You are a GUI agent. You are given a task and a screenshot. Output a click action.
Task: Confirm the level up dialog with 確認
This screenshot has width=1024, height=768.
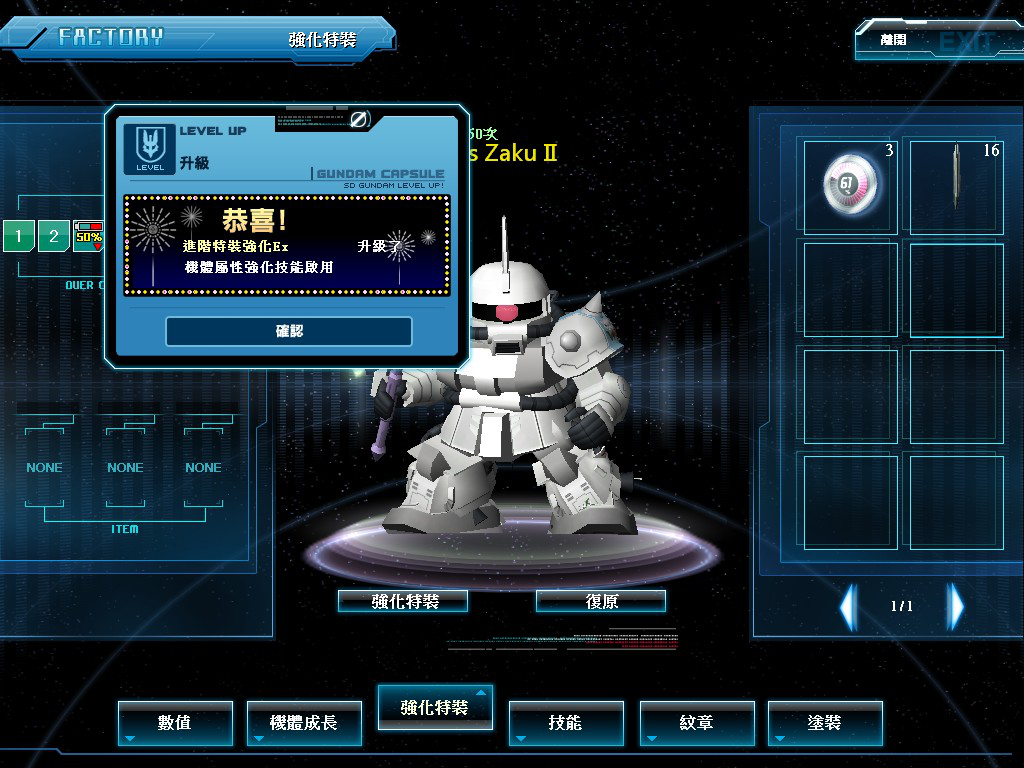tap(289, 331)
